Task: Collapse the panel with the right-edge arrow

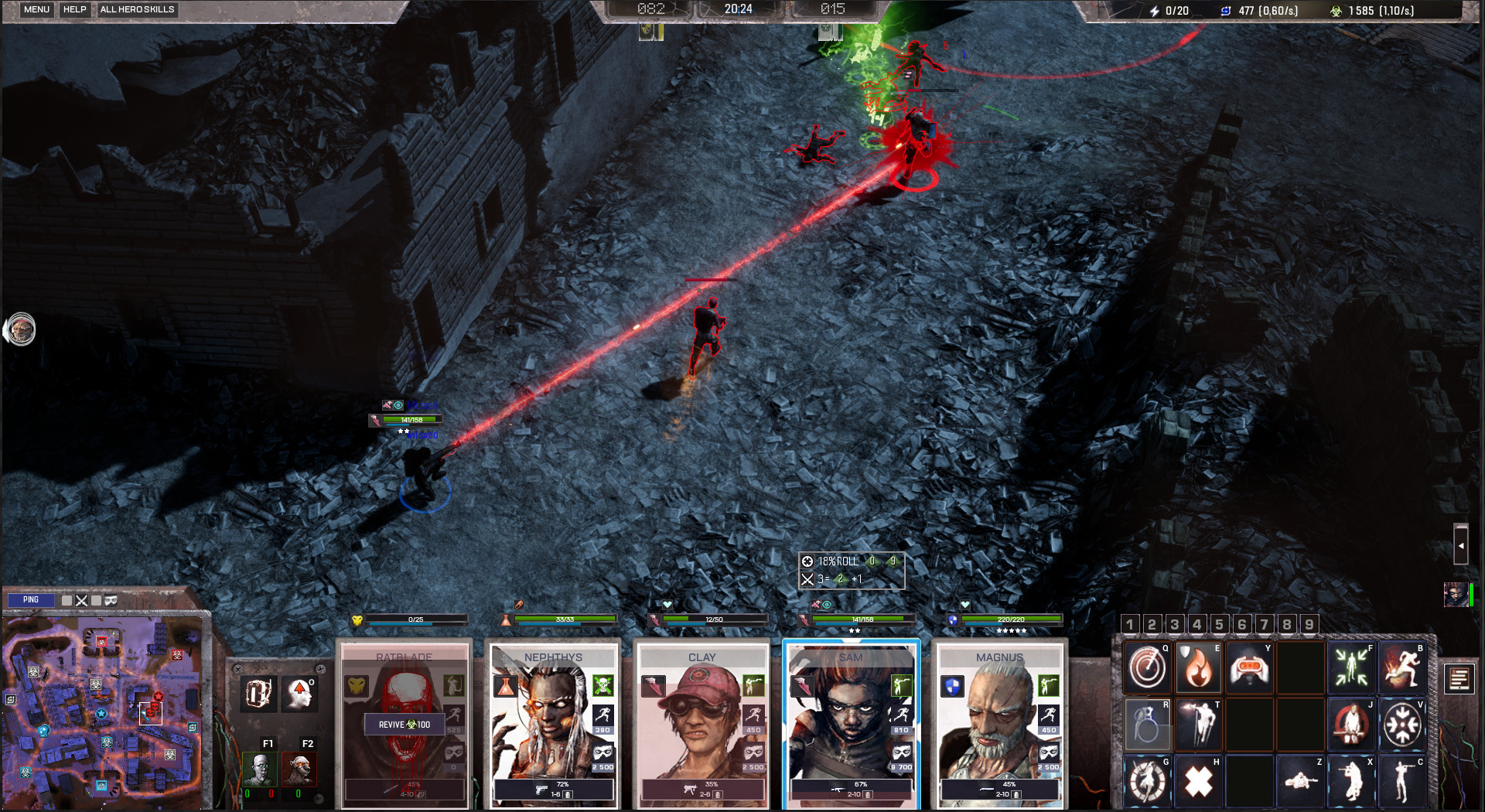Action: tap(1460, 545)
